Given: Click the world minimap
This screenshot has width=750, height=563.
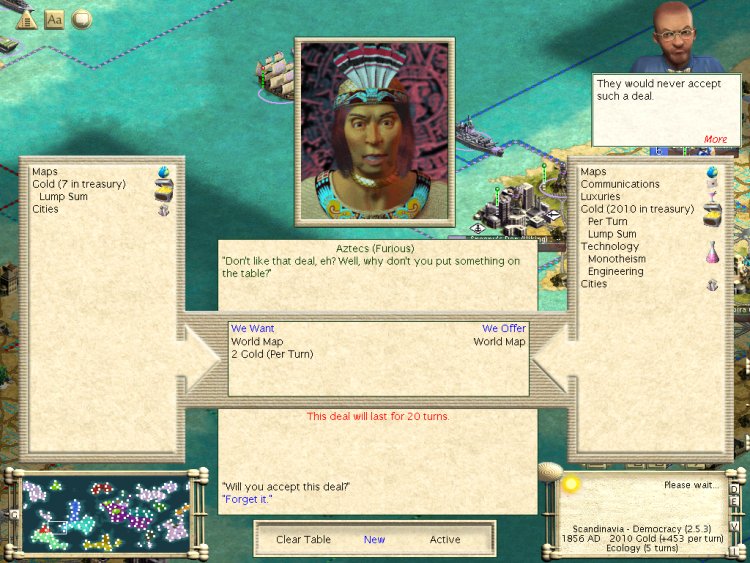Looking at the screenshot, I should click(x=106, y=514).
